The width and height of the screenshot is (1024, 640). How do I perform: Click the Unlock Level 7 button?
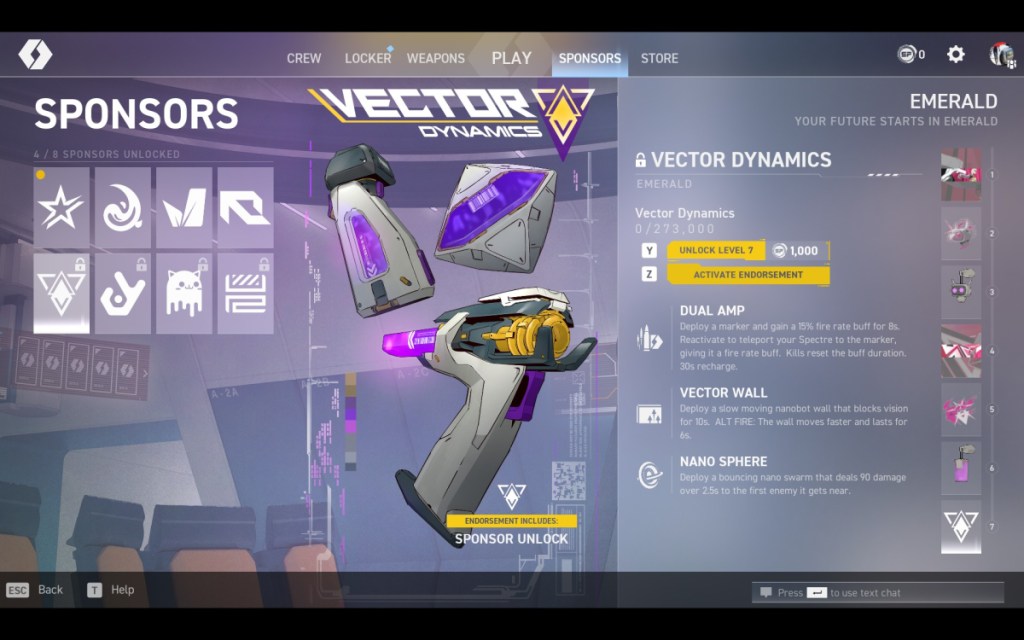(x=716, y=250)
